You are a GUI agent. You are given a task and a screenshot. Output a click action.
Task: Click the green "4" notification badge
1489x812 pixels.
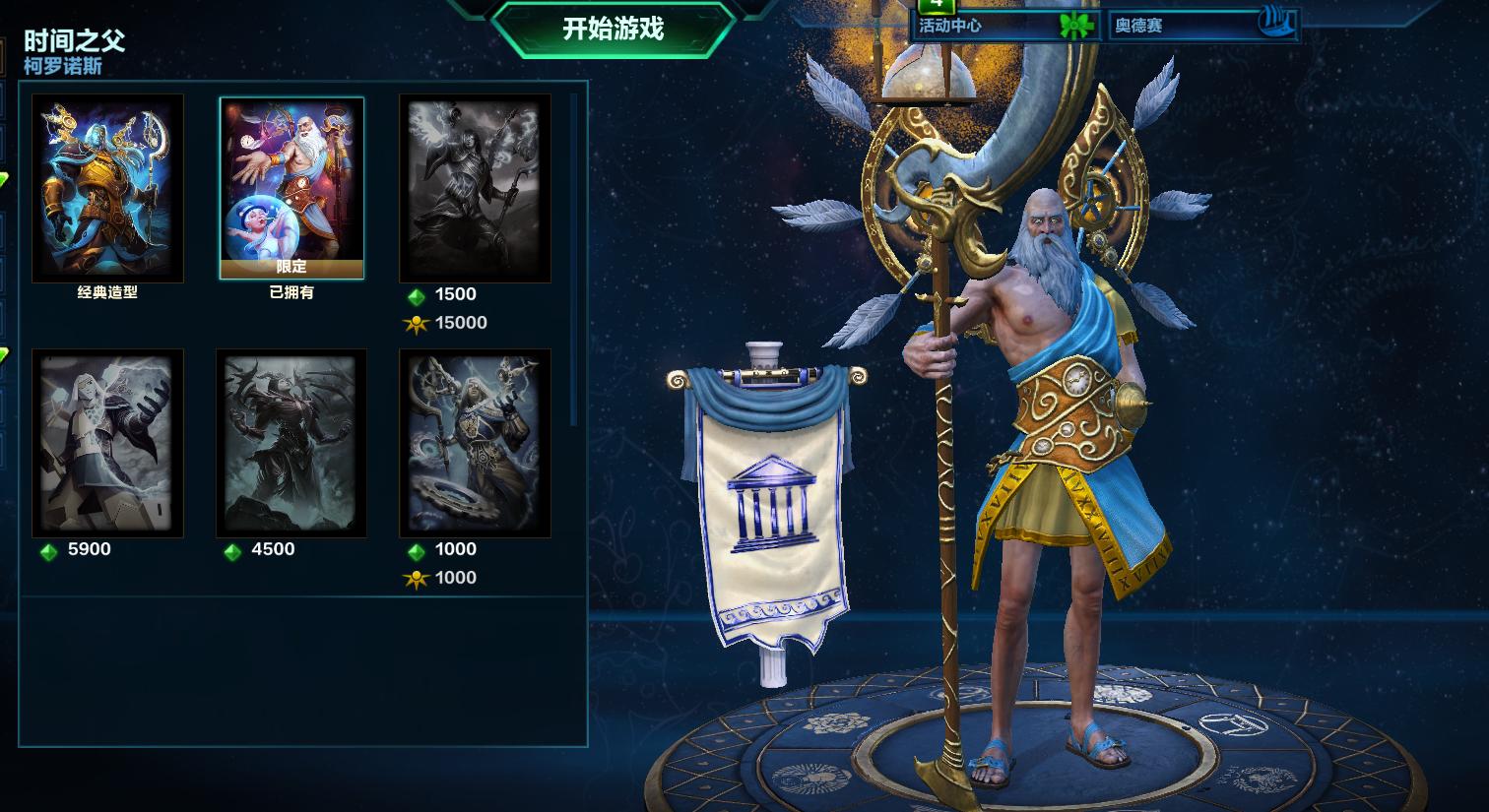(936, 8)
